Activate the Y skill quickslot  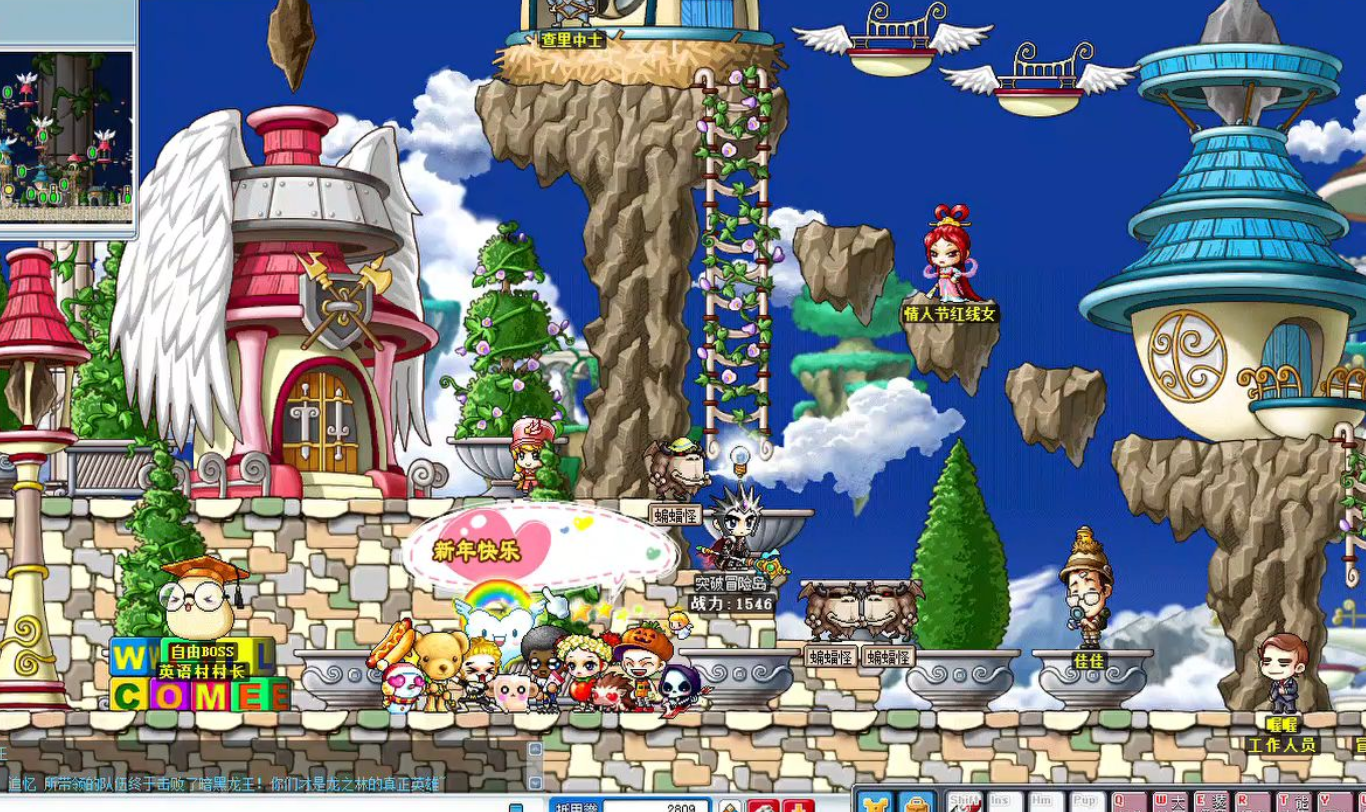pos(1336,802)
